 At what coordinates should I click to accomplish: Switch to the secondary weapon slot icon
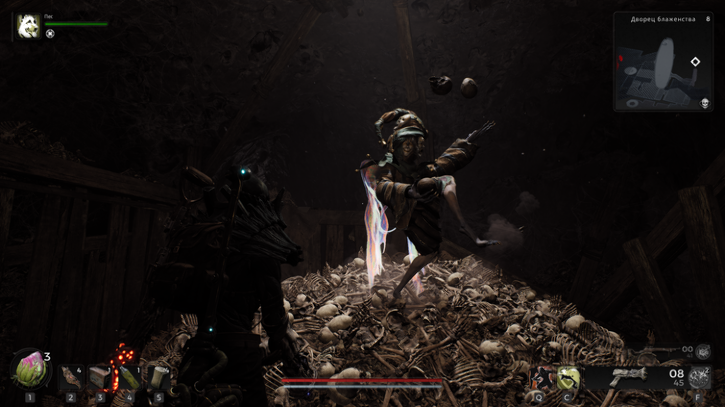click(x=703, y=351)
